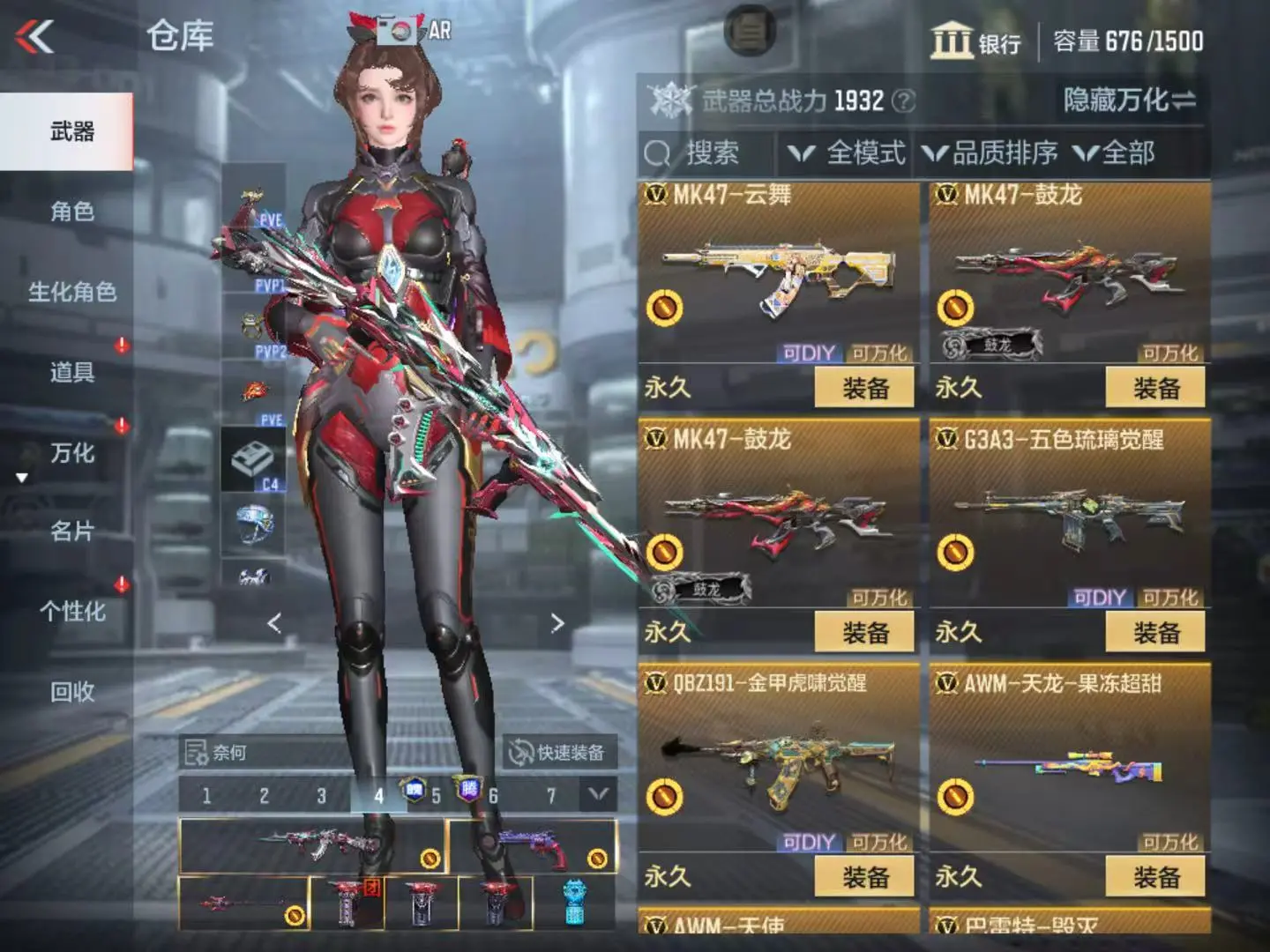Click the 搜索 search field
The width and height of the screenshot is (1270, 952).
706,154
